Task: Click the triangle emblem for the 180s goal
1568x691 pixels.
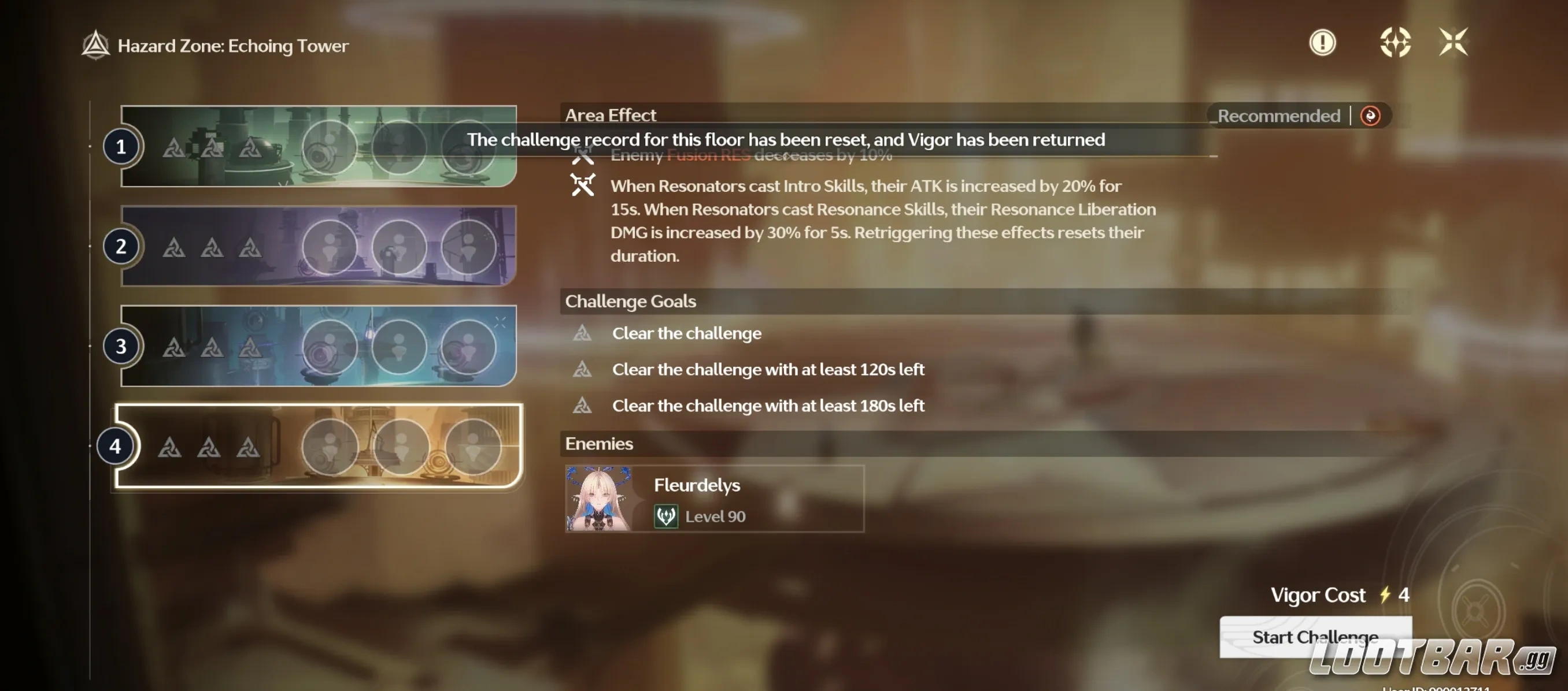Action: (583, 406)
